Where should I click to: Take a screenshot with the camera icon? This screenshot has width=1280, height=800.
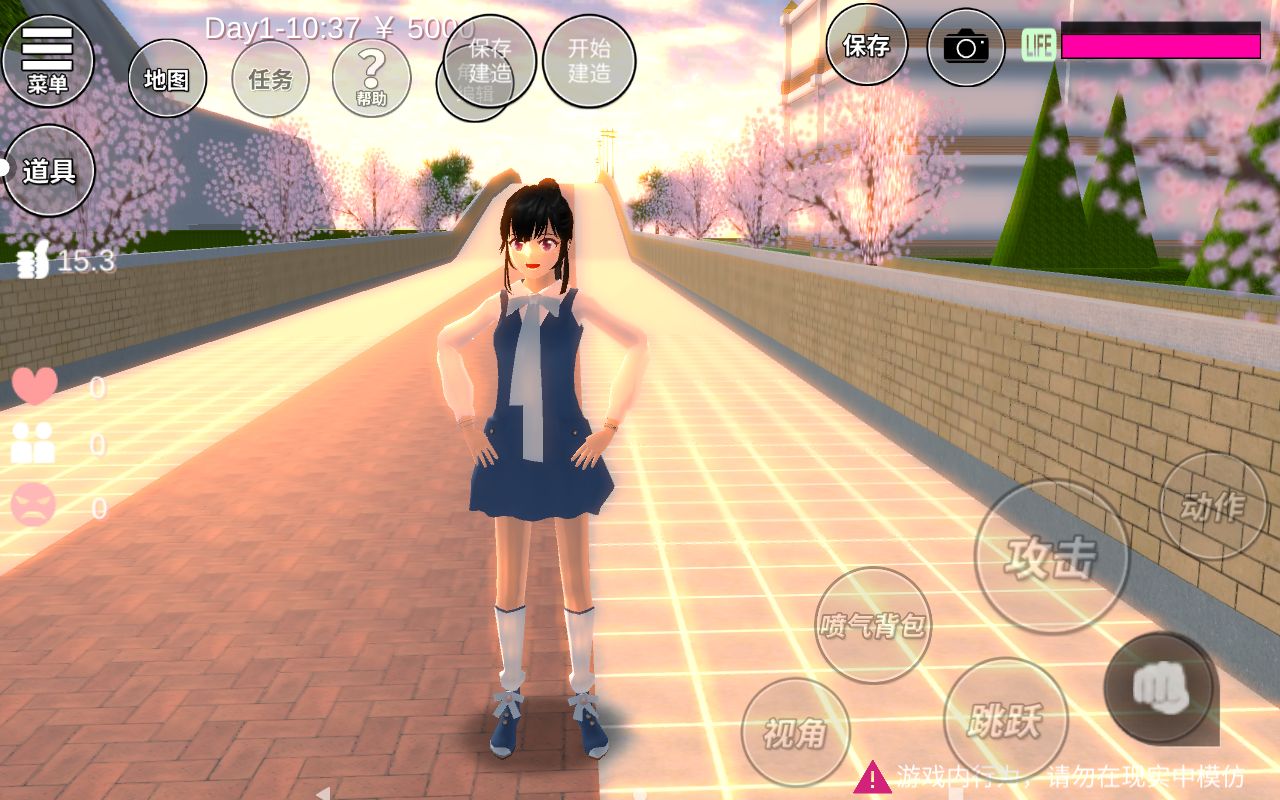pos(965,47)
